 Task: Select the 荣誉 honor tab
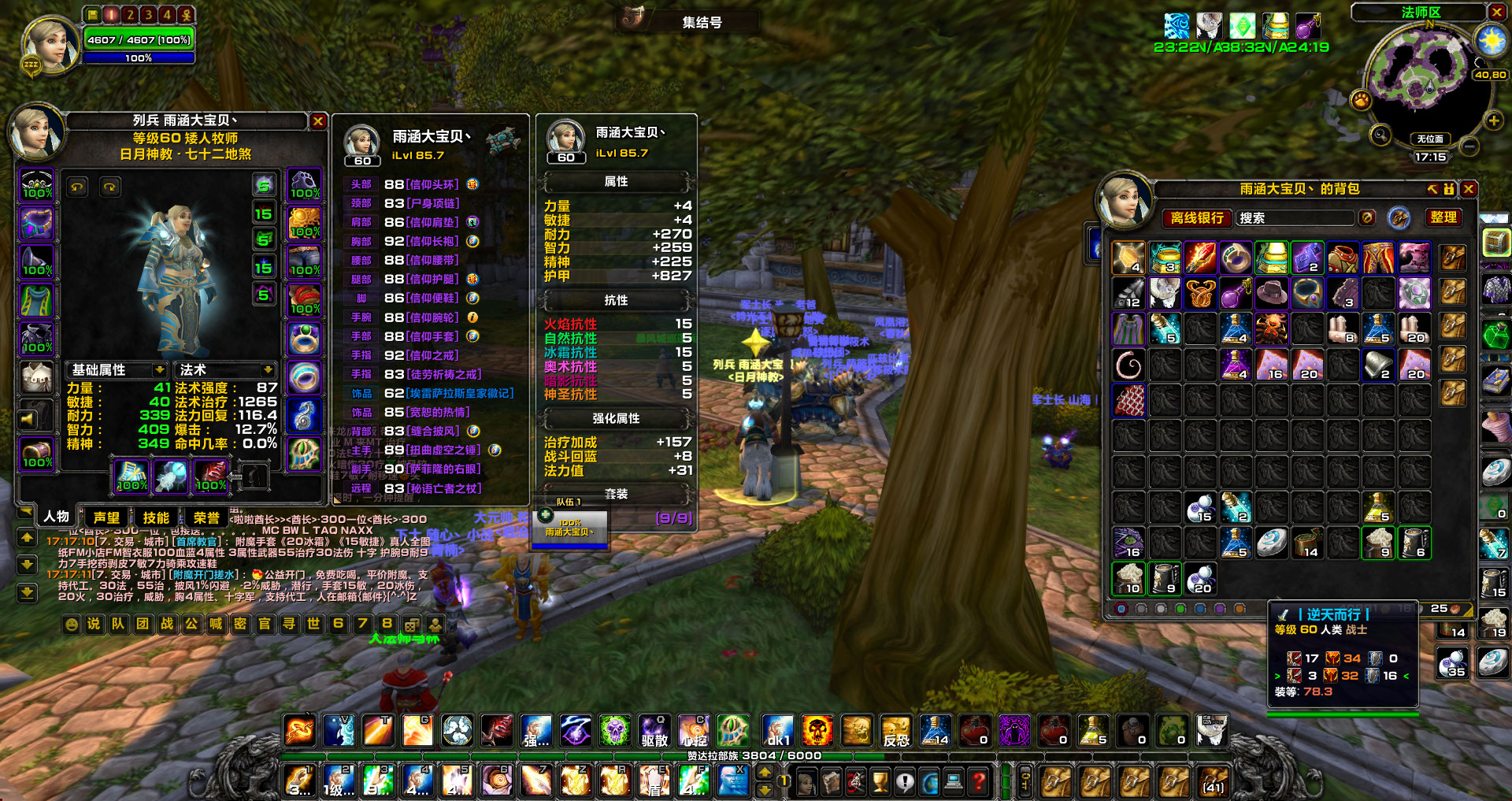206,517
